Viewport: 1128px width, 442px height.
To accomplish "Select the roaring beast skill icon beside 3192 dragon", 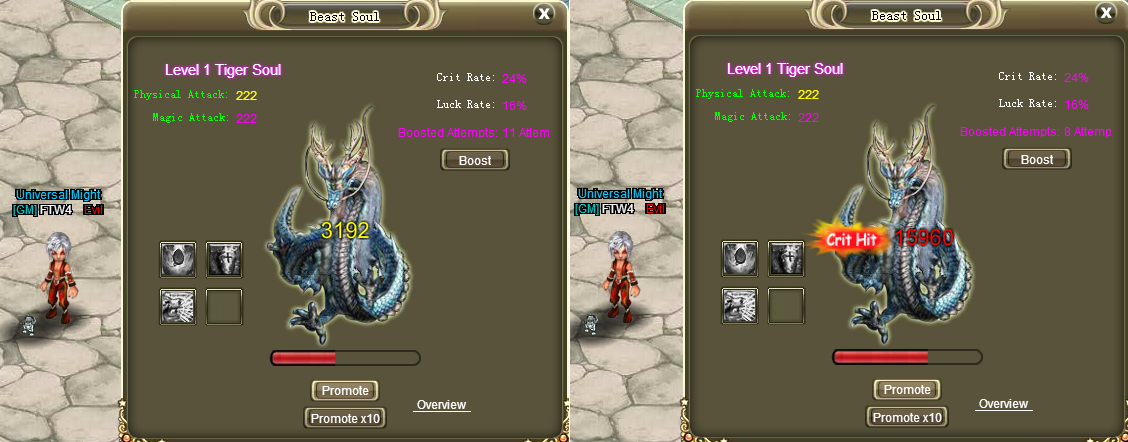I will [x=178, y=306].
